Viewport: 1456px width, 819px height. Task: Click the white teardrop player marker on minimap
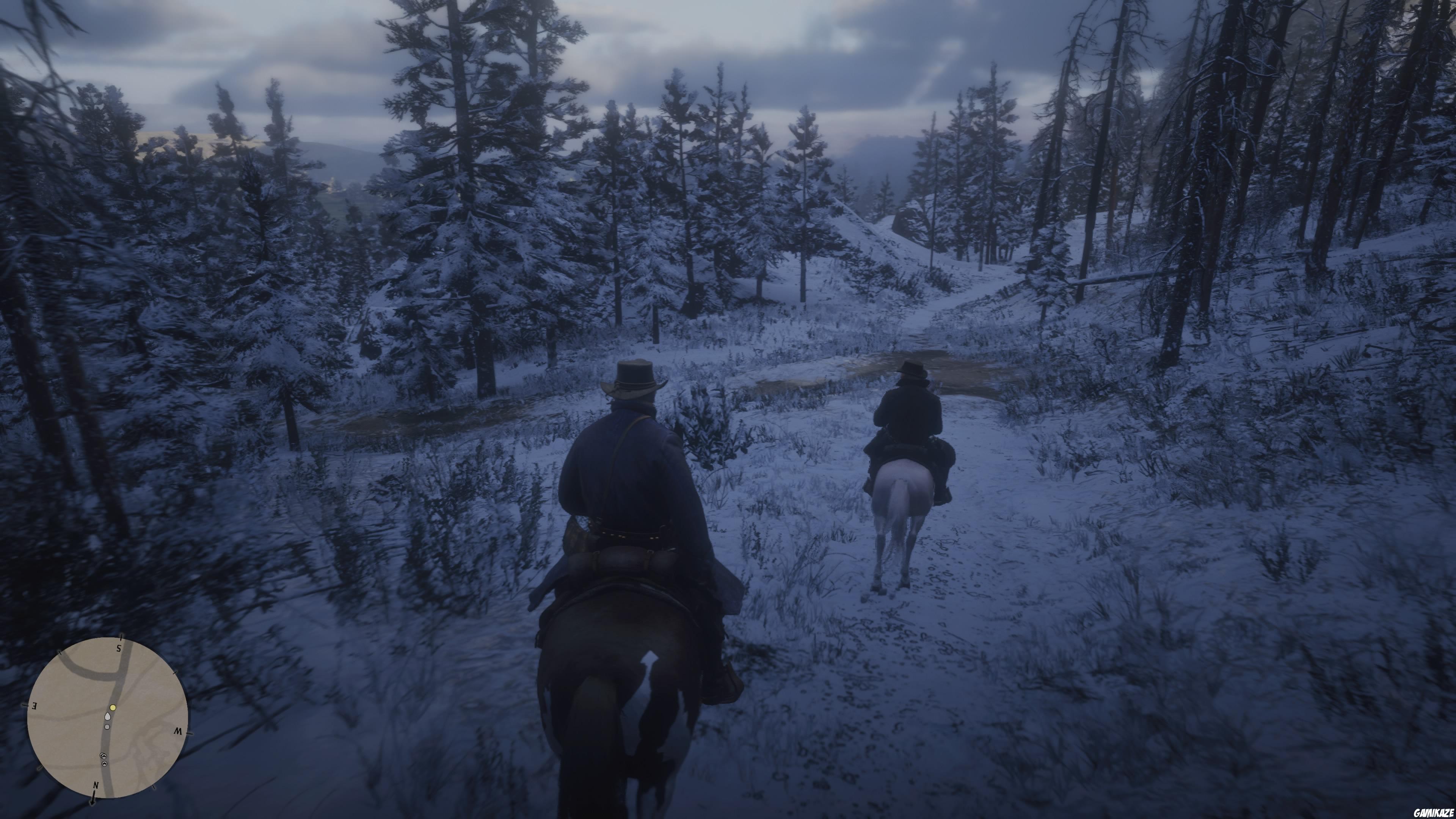pyautogui.click(x=107, y=717)
